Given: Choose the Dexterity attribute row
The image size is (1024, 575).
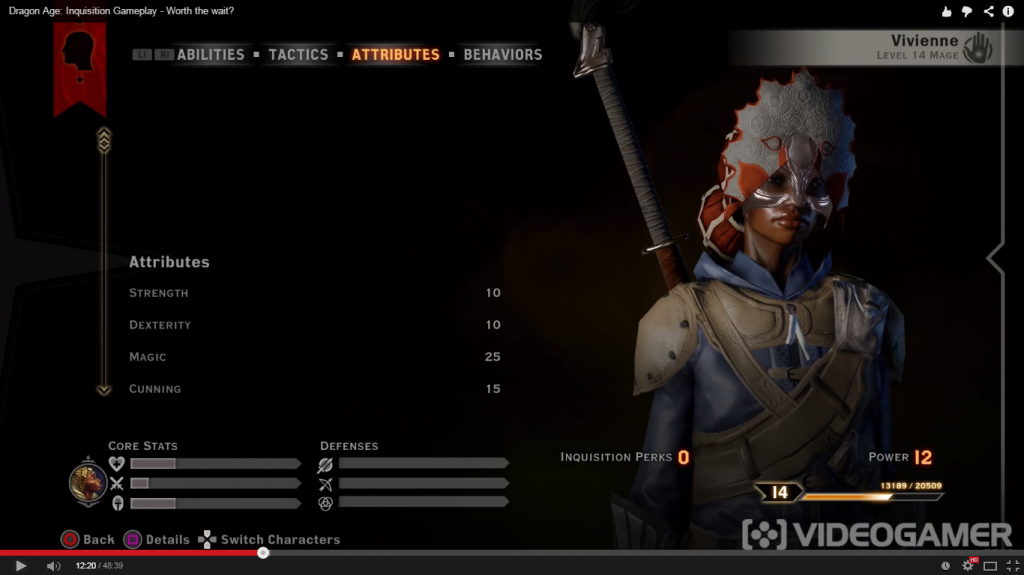Looking at the screenshot, I should [x=314, y=325].
